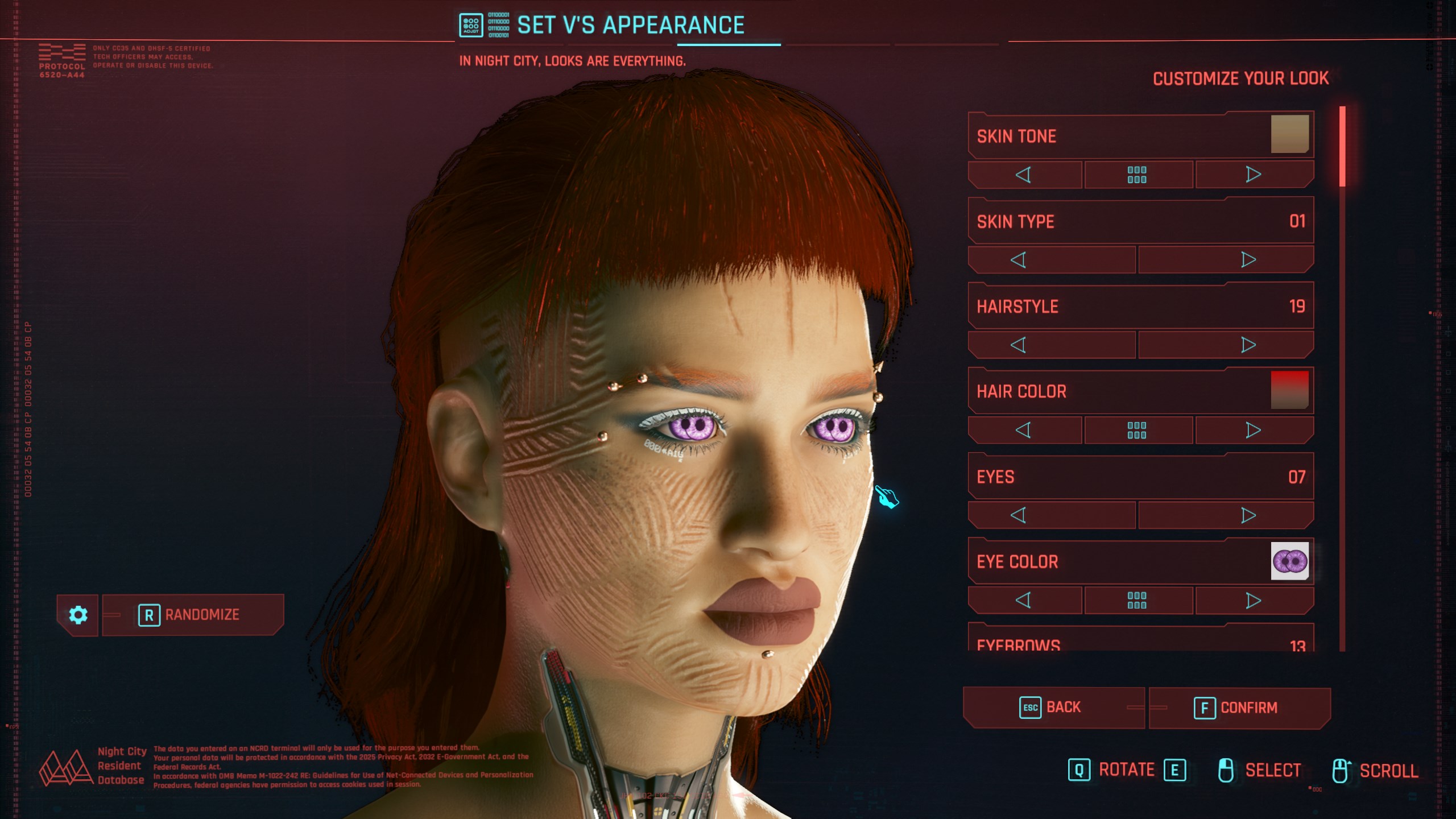Change to the next eyes option

pos(1248,516)
